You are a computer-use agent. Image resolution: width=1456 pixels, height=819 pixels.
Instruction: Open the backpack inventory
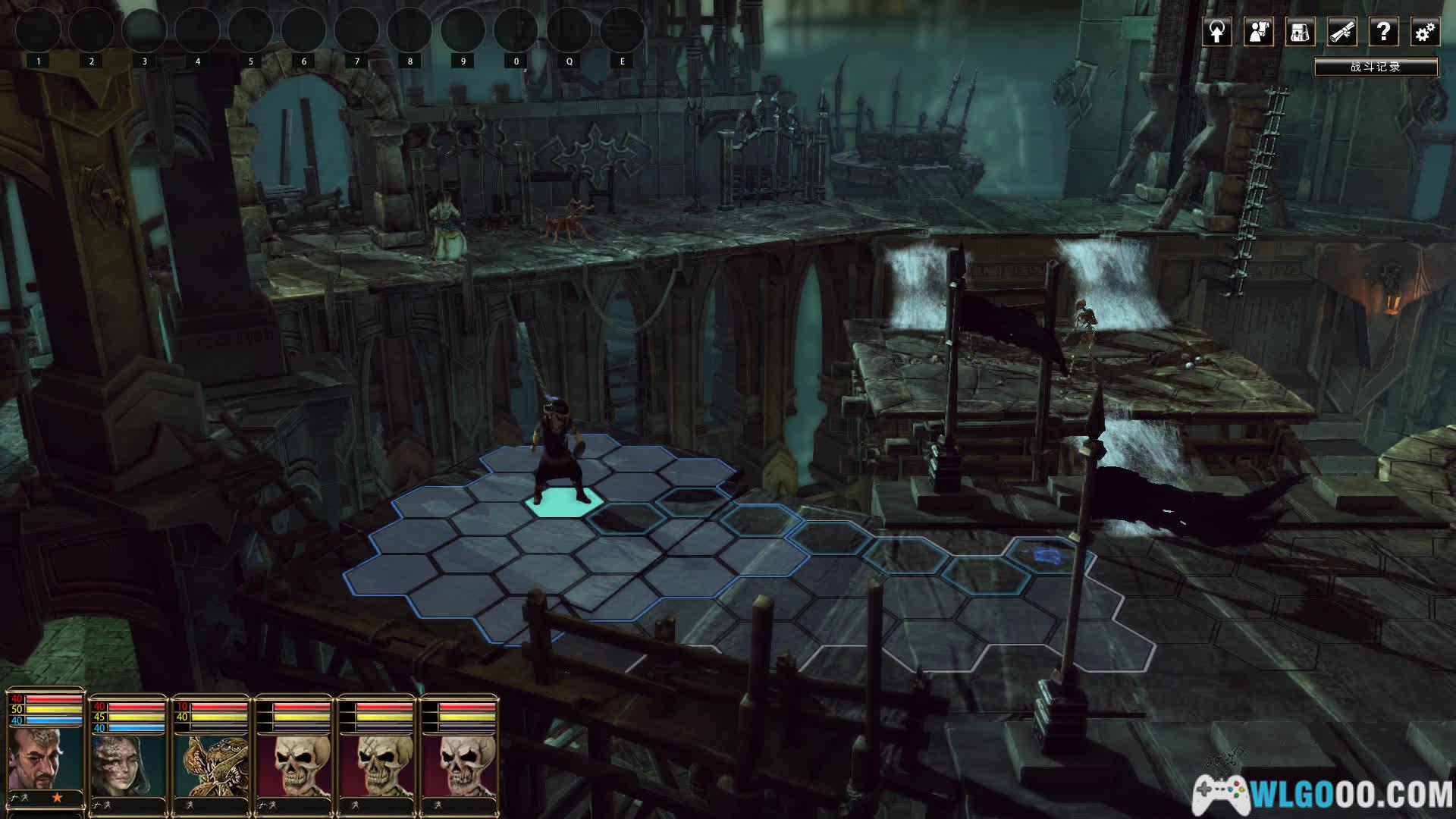[1301, 32]
